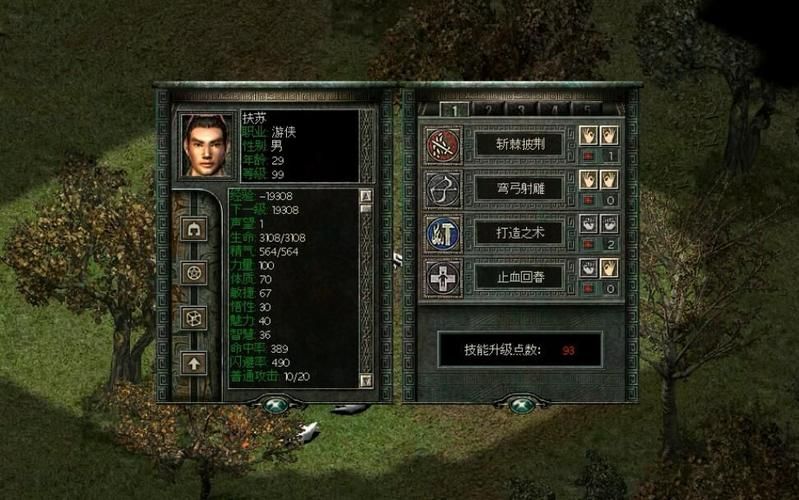Click the stats list scroll-up arrow
The width and height of the screenshot is (799, 500).
click(x=365, y=196)
